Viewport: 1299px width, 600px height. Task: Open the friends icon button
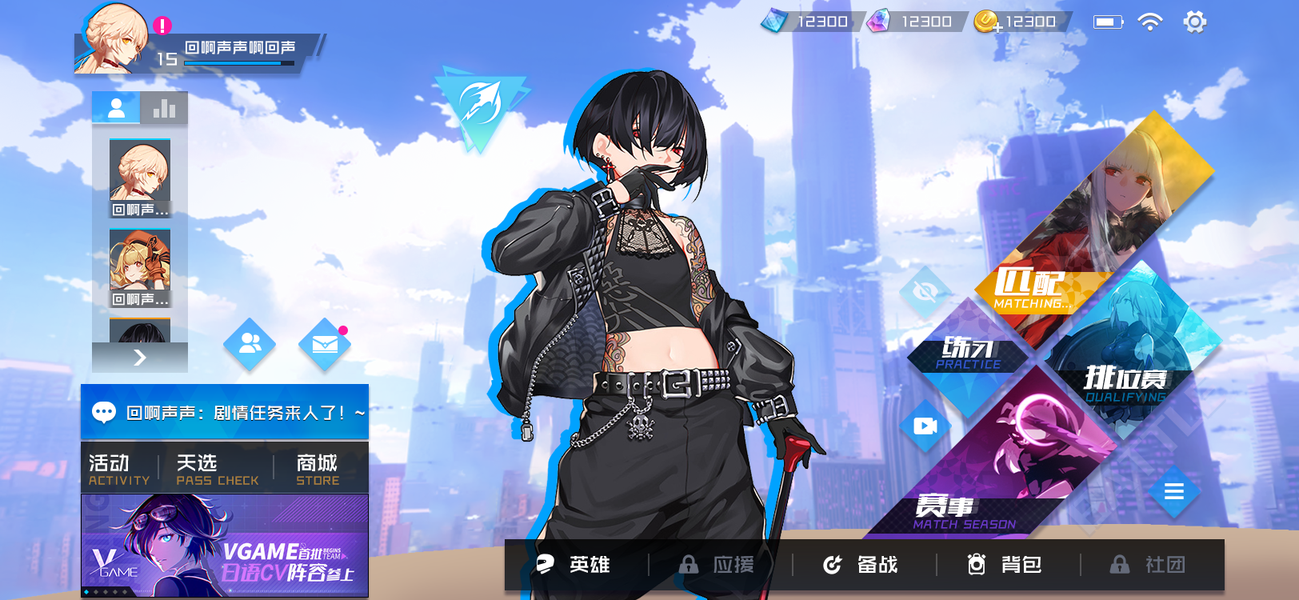tap(249, 345)
